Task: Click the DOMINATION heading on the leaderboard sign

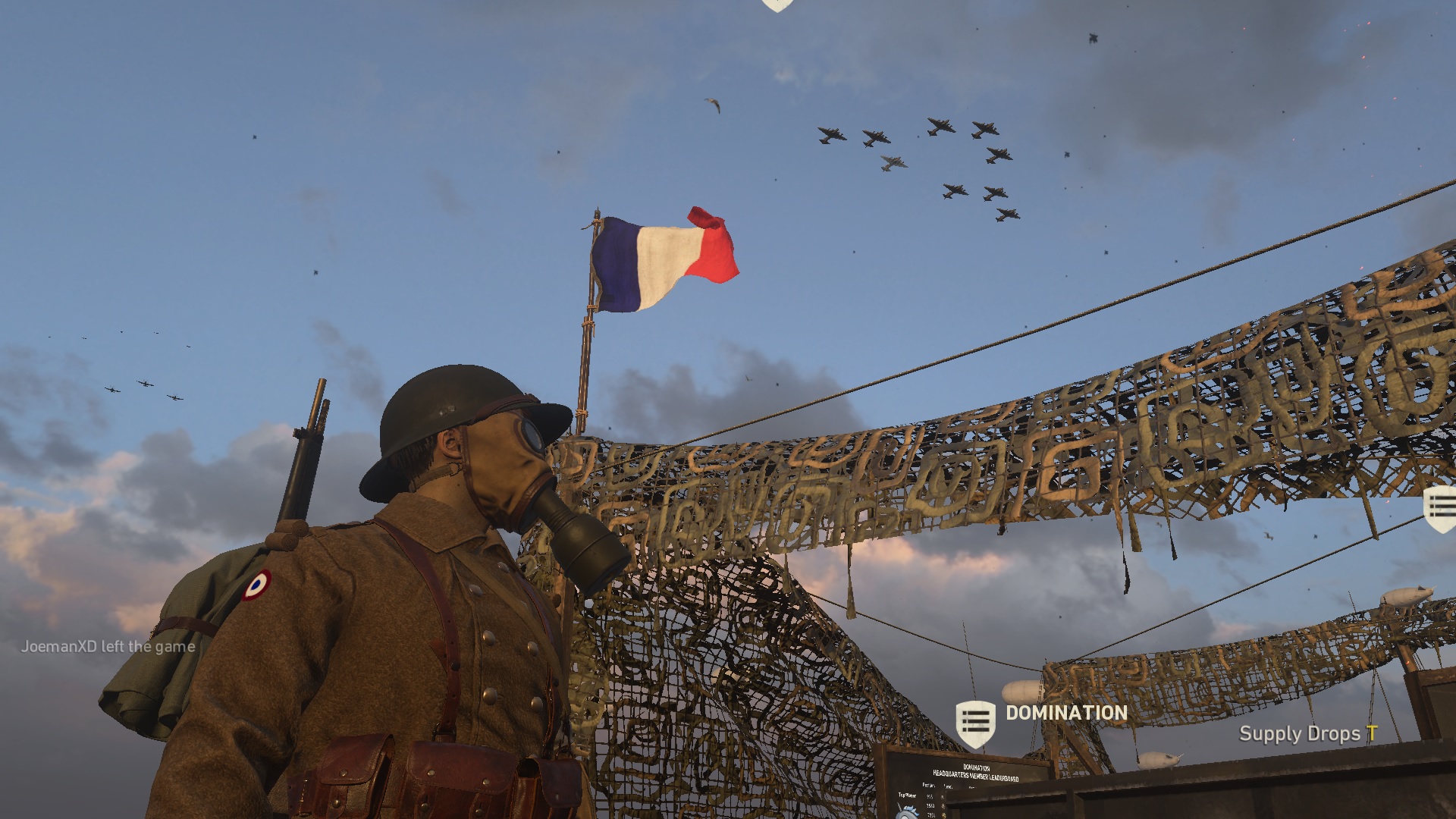Action: tap(977, 767)
